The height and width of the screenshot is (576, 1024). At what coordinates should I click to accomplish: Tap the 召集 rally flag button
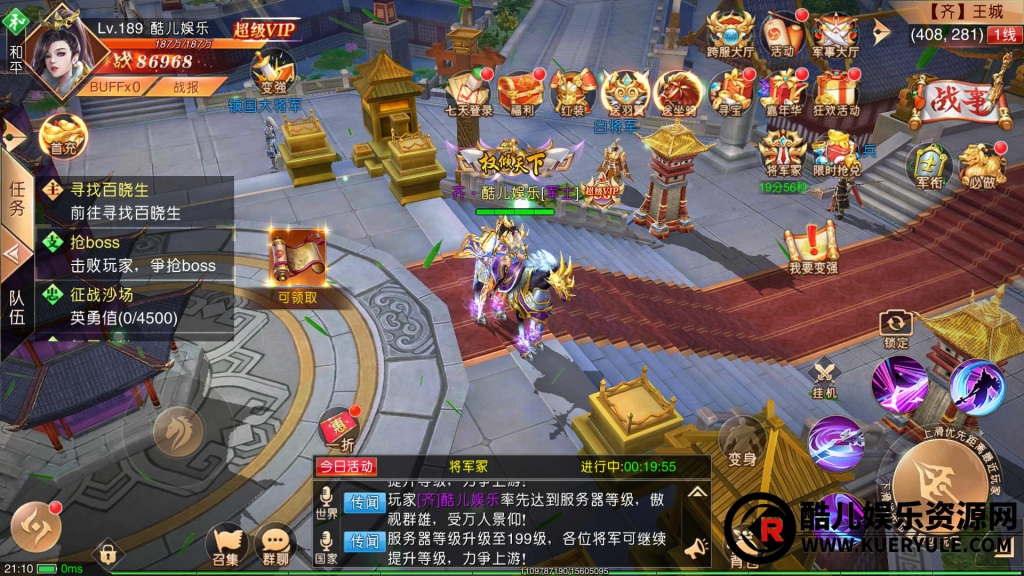point(228,543)
